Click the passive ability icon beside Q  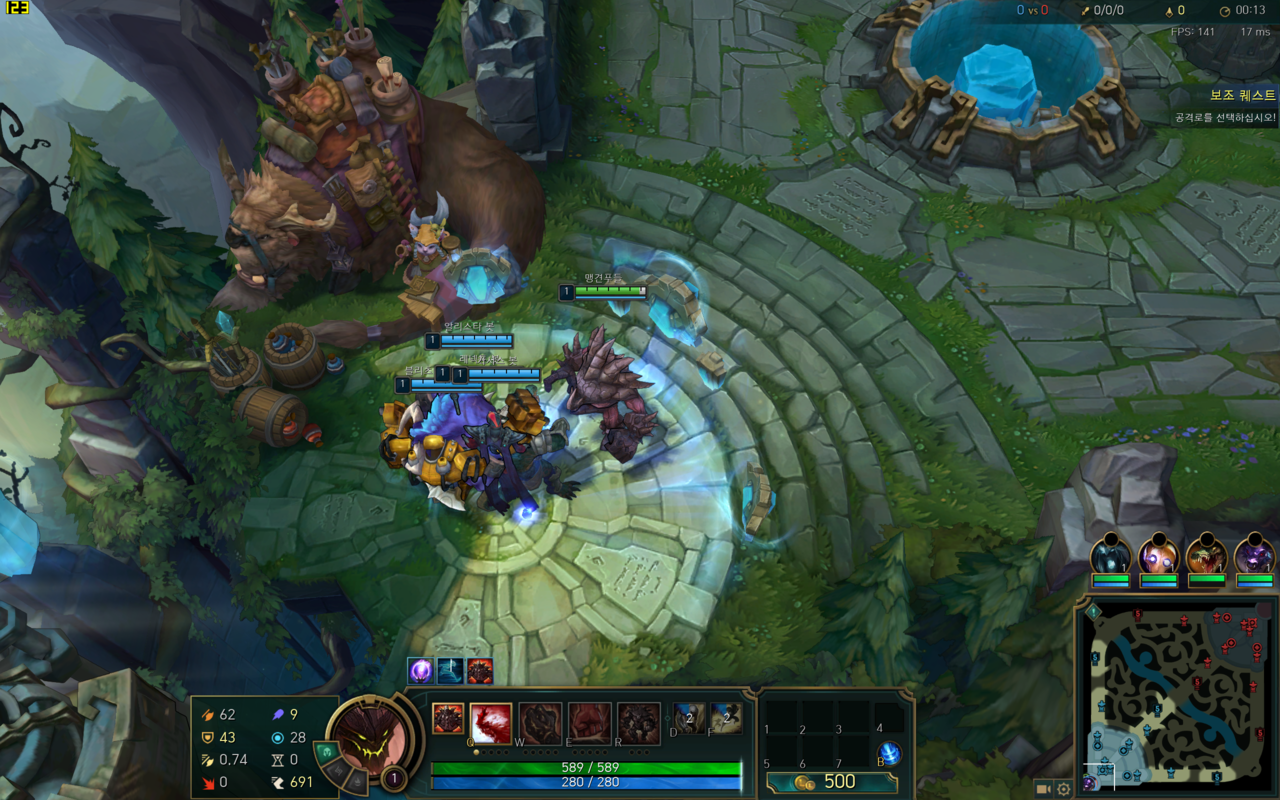click(x=447, y=718)
